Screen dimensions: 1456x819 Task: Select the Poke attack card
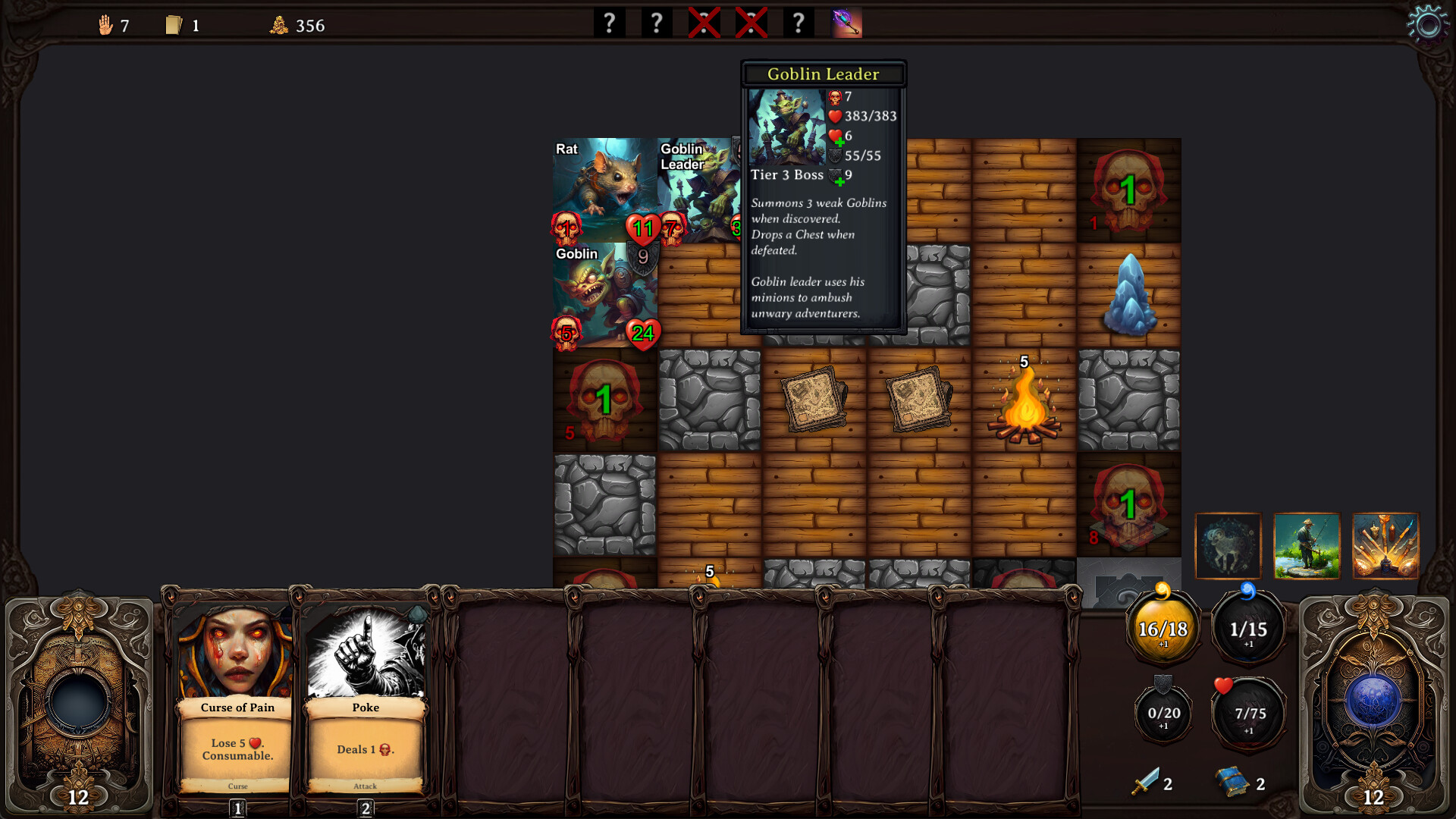365,698
